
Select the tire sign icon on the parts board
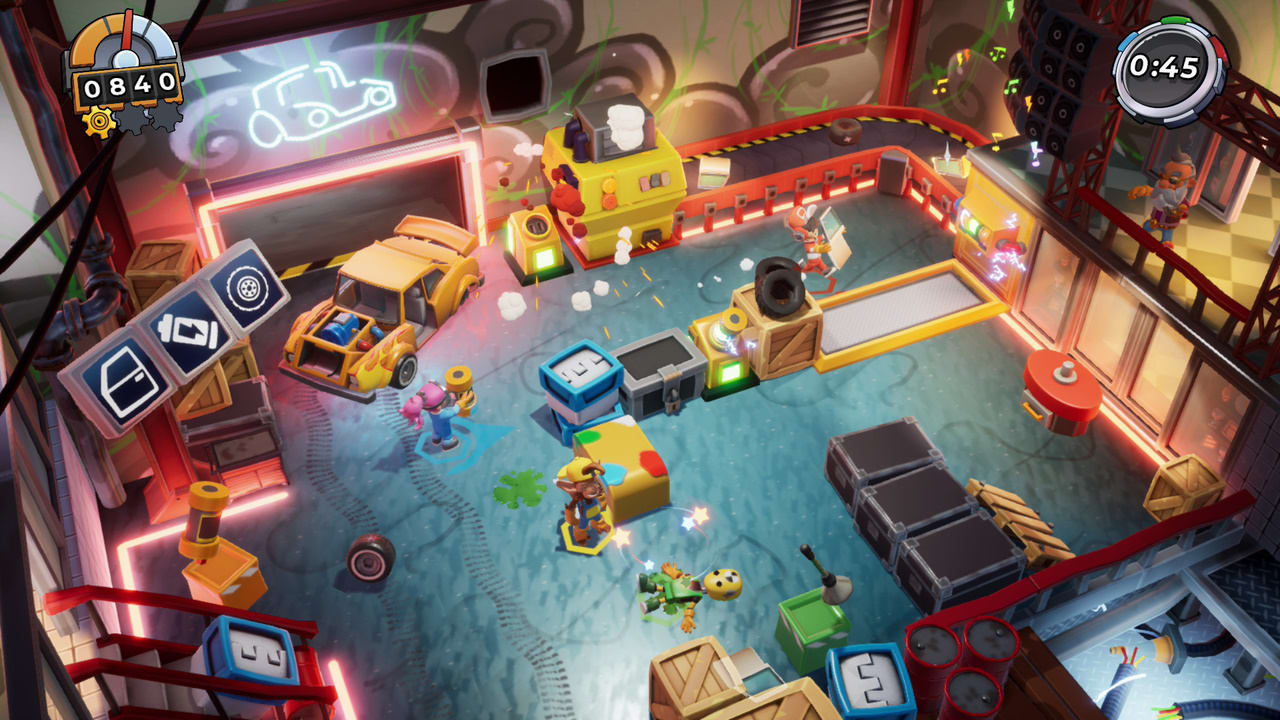[x=248, y=289]
